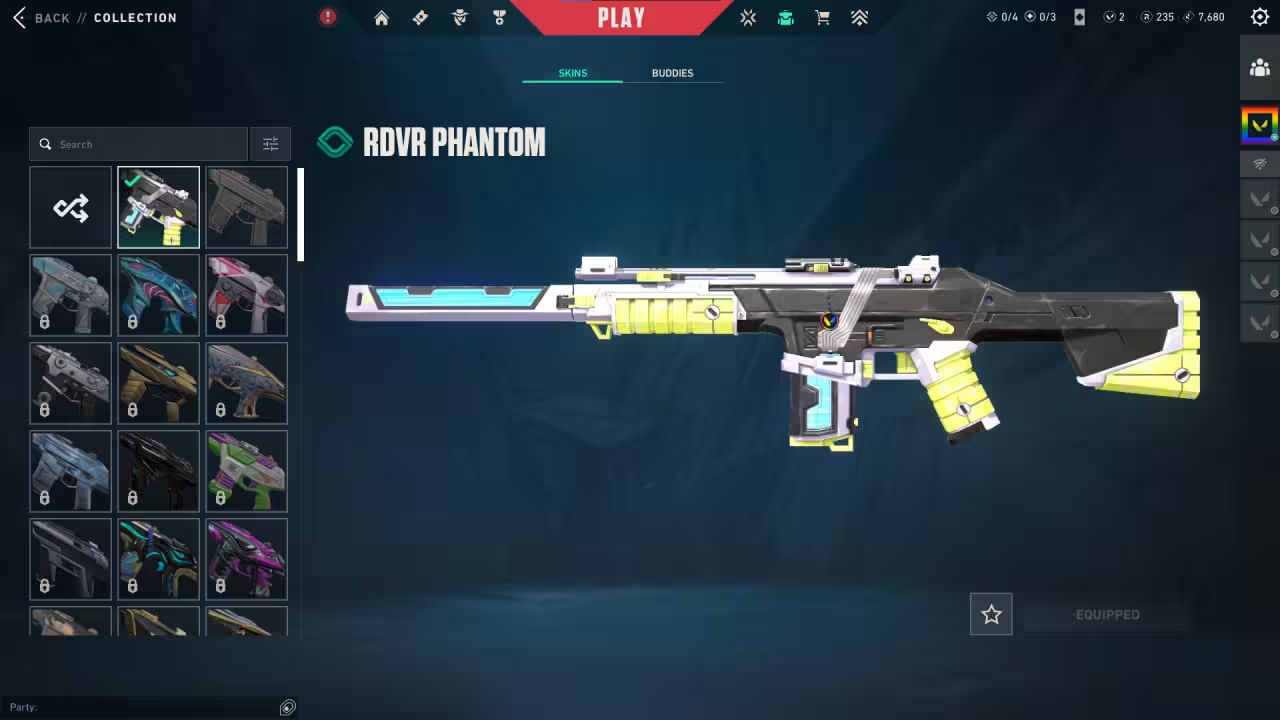Click the rainbow player card avatar
Viewport: 1280px width, 720px height.
(x=1259, y=125)
